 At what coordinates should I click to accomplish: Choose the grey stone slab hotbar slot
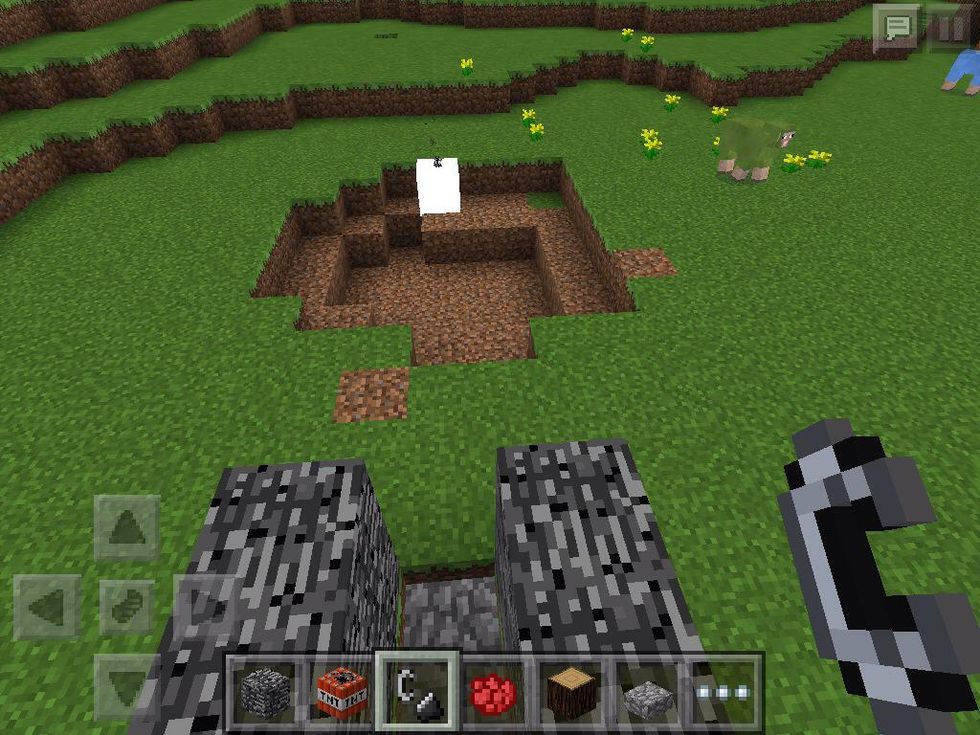(x=648, y=692)
